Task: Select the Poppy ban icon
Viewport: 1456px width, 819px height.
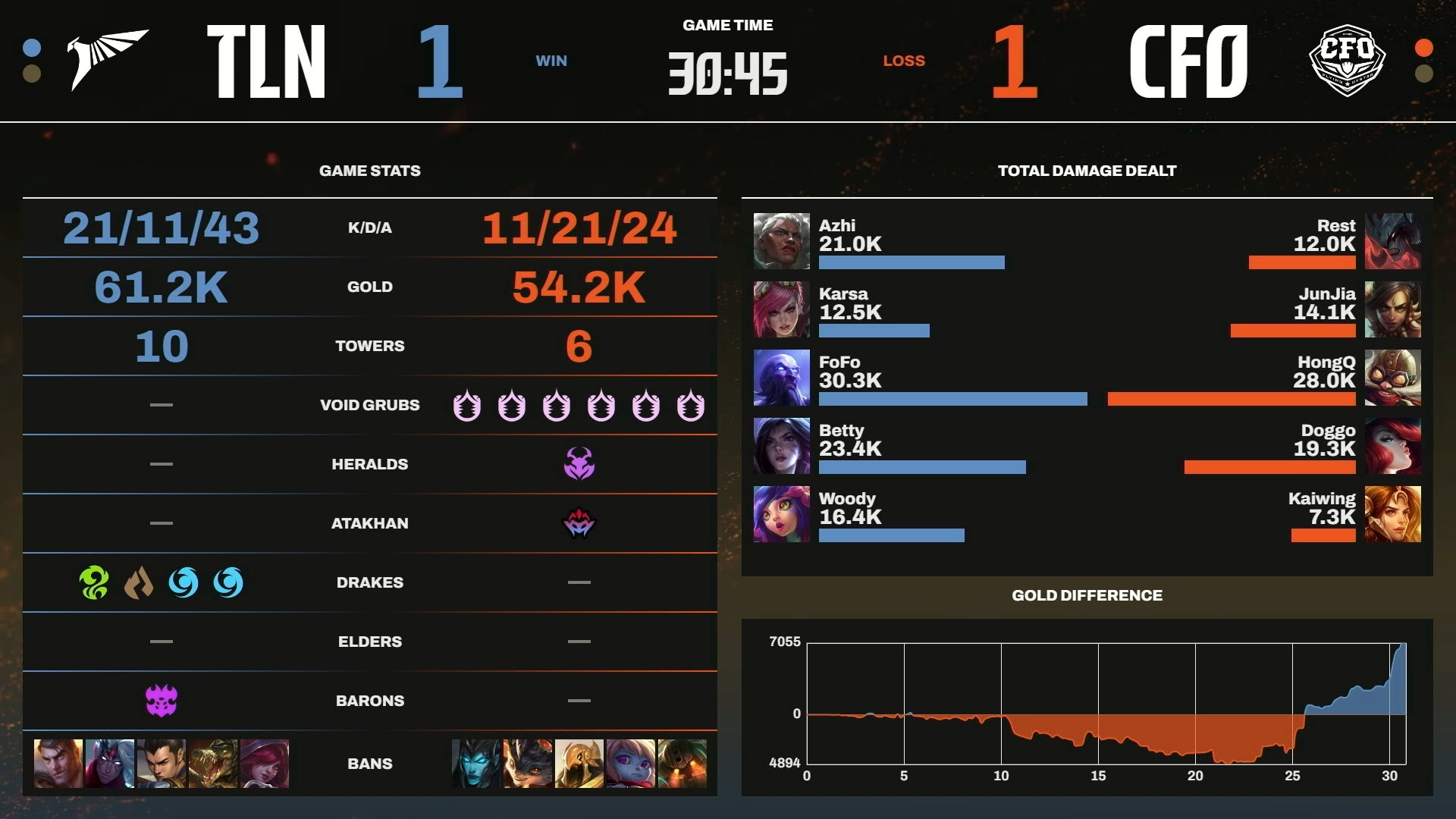Action: [630, 764]
